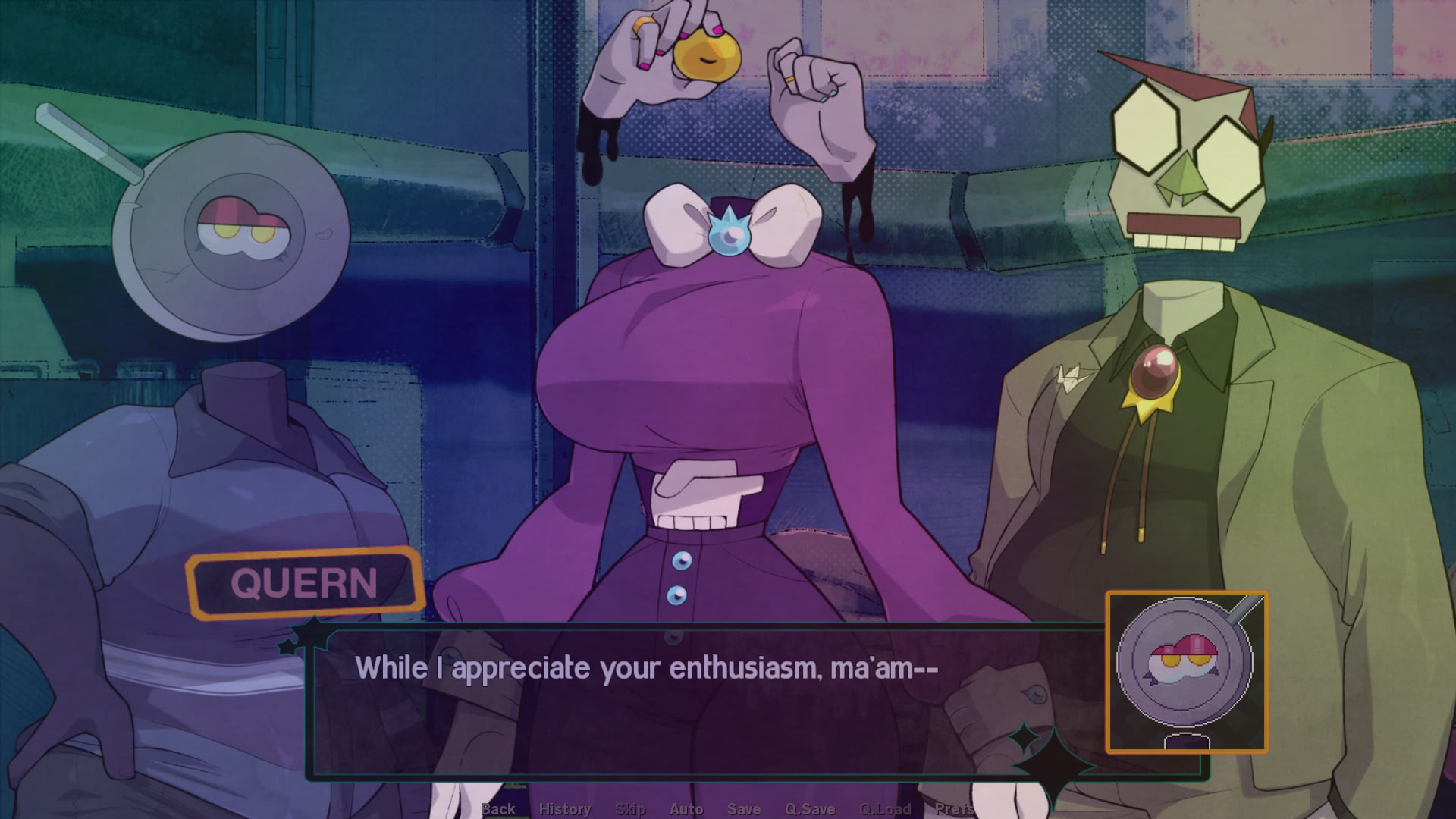Open the Save game screen
The width and height of the screenshot is (1456, 819).
(744, 809)
